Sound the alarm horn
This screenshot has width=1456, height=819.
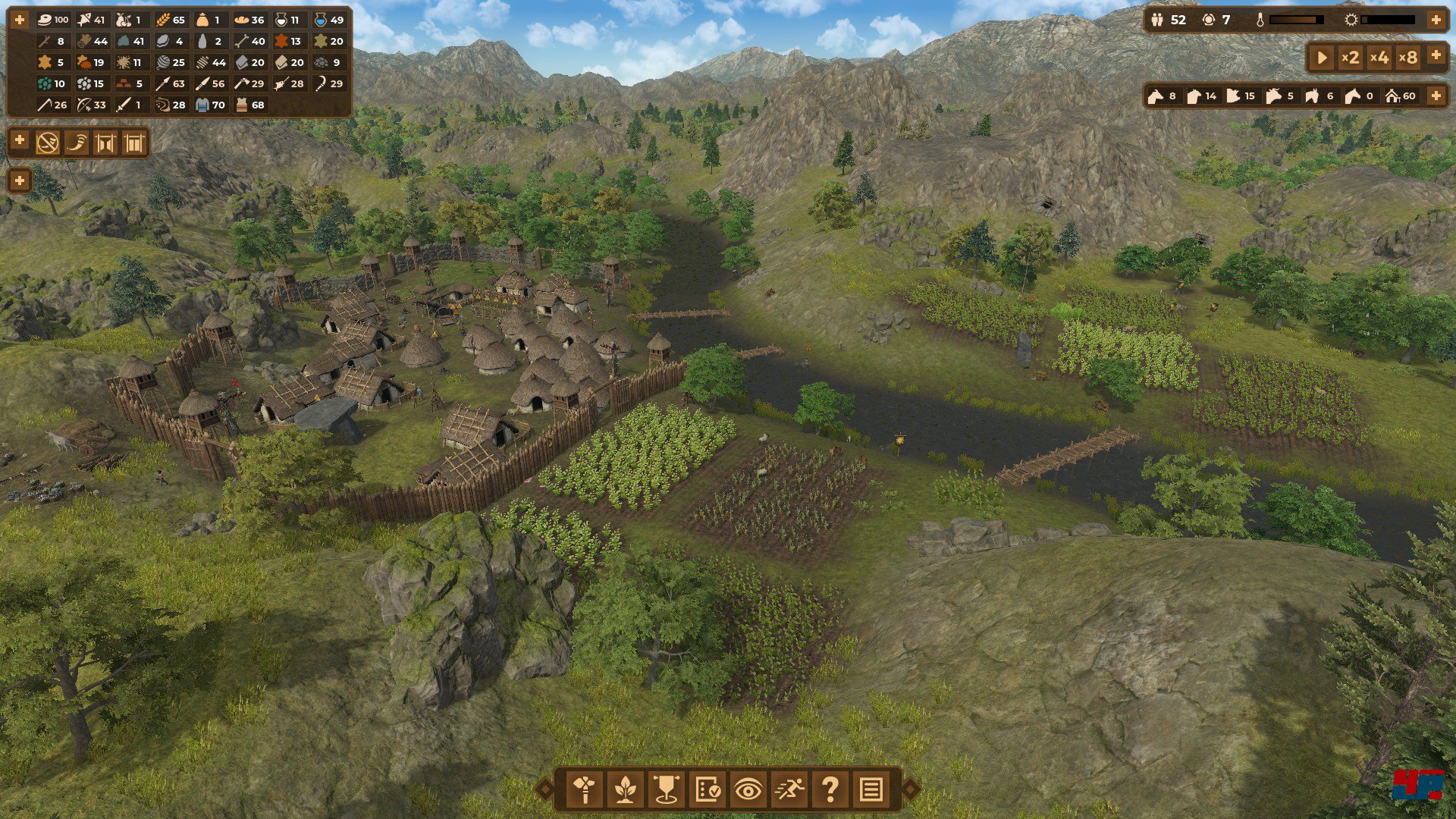(76, 142)
